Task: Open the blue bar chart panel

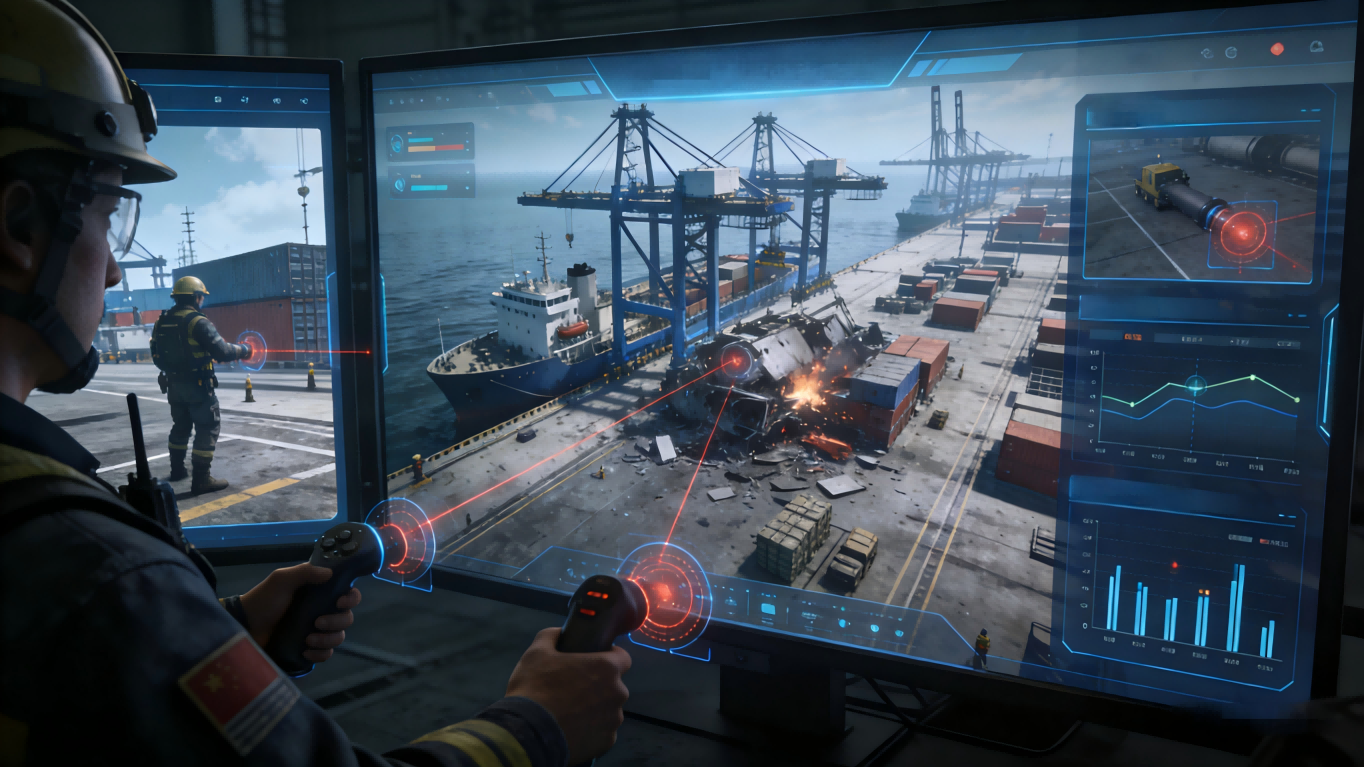Action: [x=1187, y=590]
